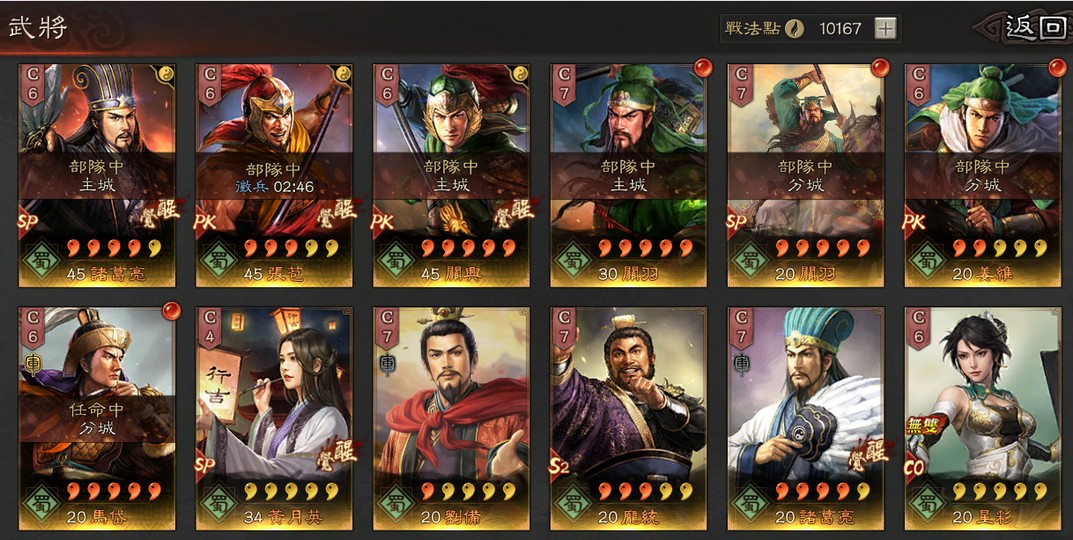Select the level 30 關羽 card

628,175
